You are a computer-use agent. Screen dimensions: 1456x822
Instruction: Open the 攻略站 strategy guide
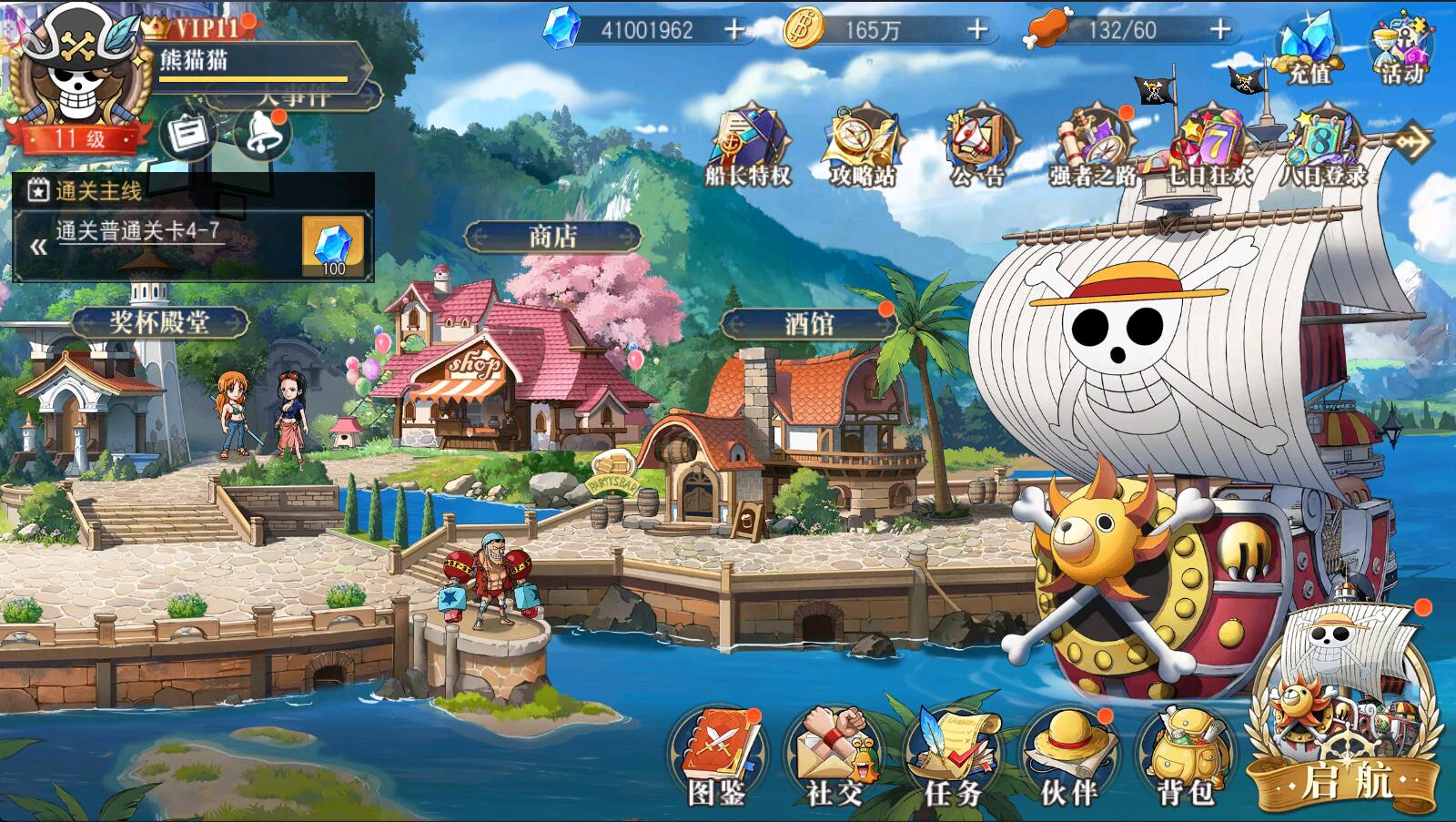tap(863, 146)
